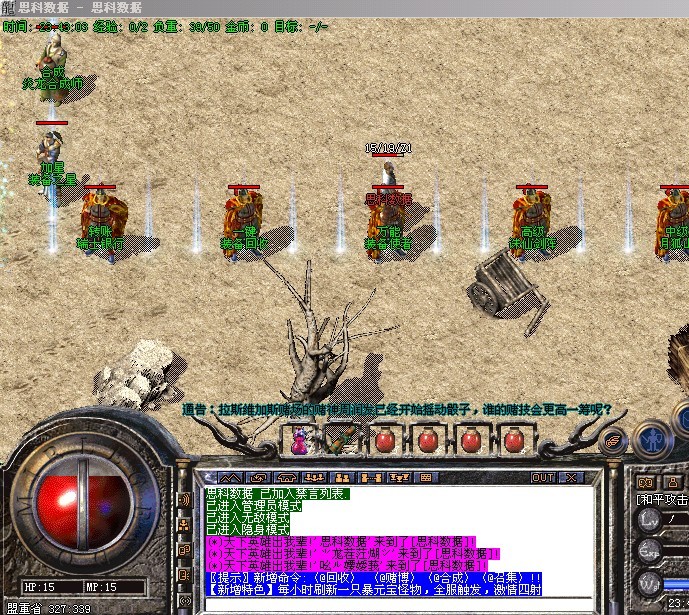Use the purple potion in the belt
689x615 pixels.
coord(299,440)
